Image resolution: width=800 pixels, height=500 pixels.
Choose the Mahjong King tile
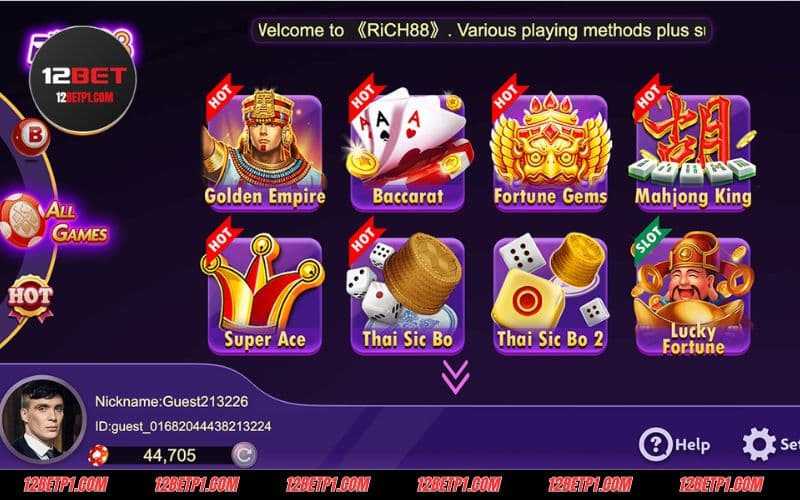click(693, 152)
